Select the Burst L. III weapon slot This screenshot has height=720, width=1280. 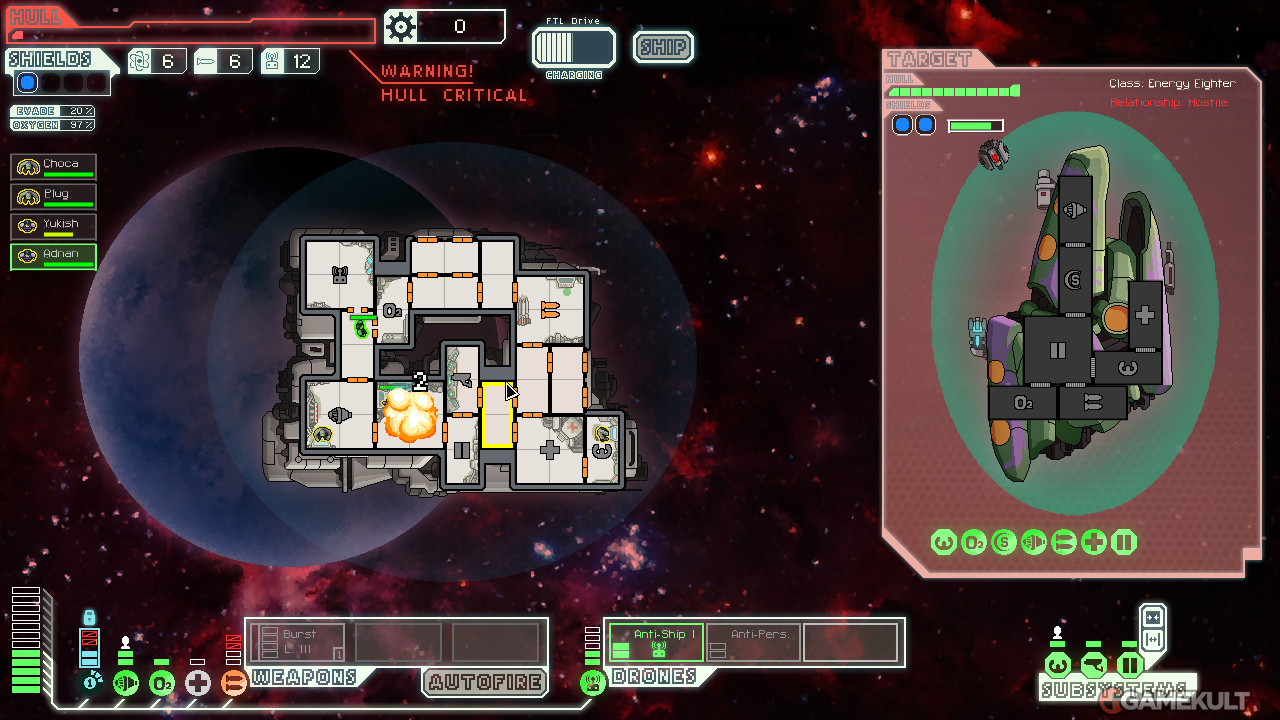(297, 642)
